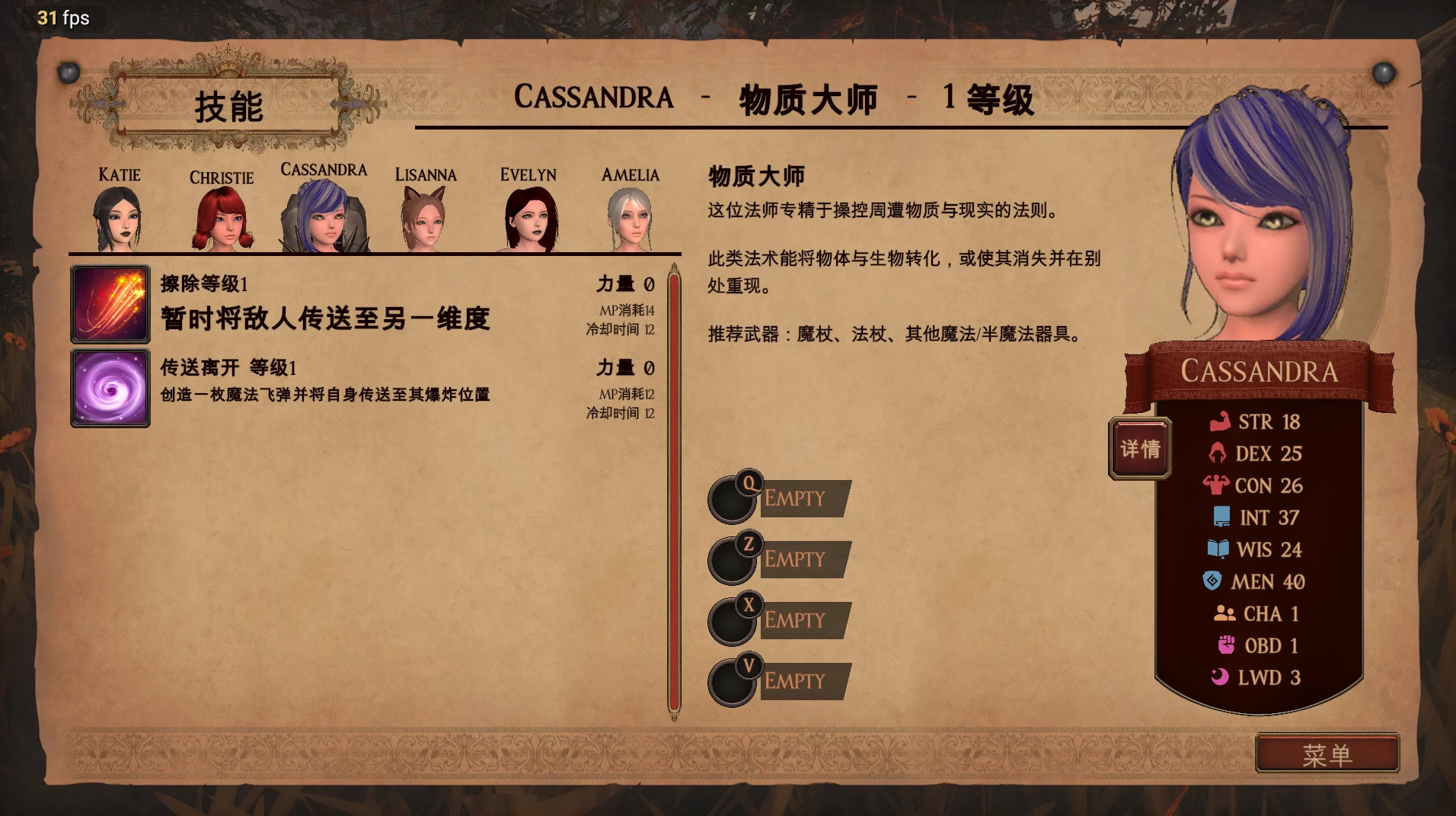
Task: Click the INT intelligence stat icon
Action: (1221, 517)
